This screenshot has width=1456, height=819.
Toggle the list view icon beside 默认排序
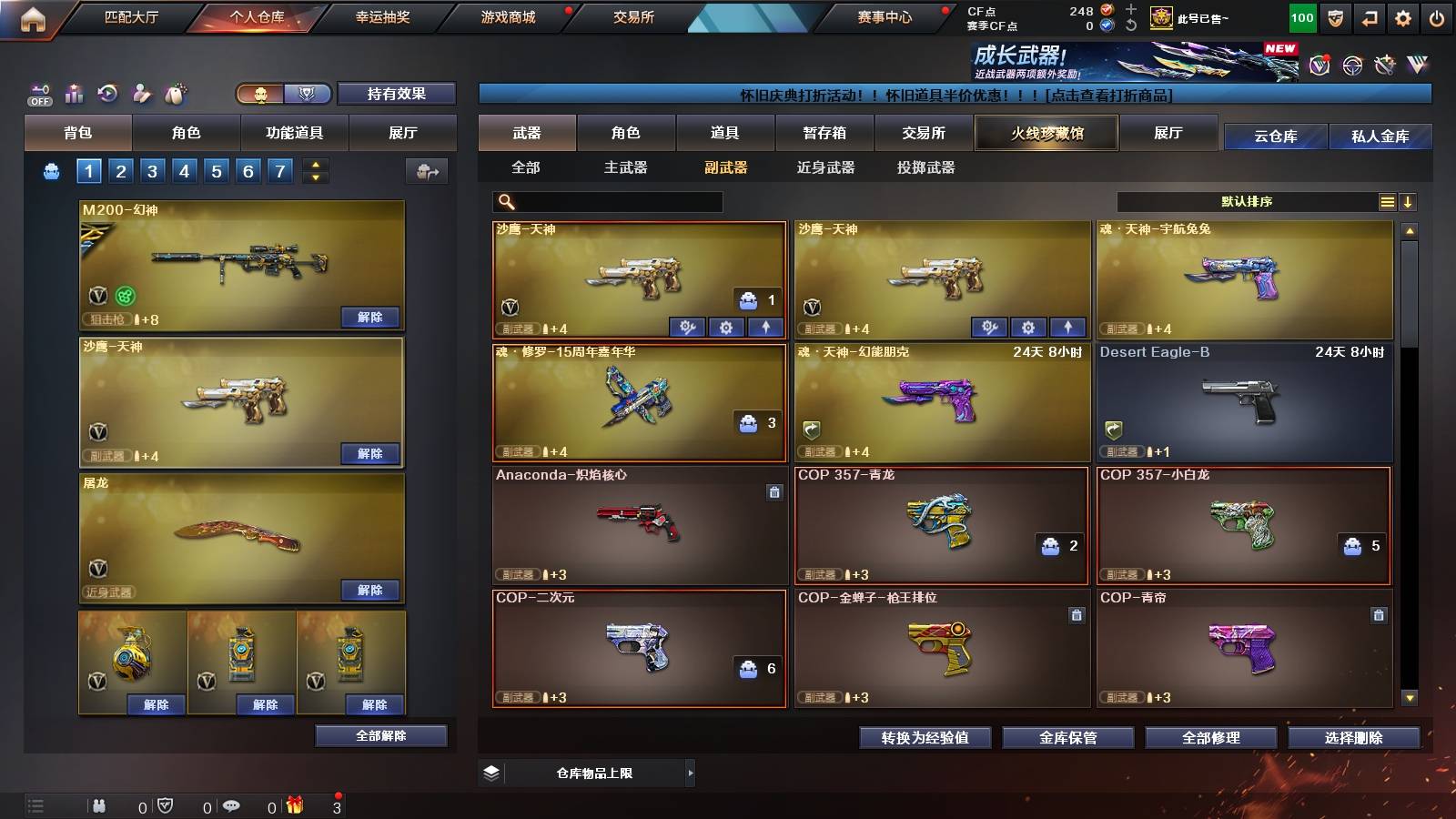coord(1387,202)
